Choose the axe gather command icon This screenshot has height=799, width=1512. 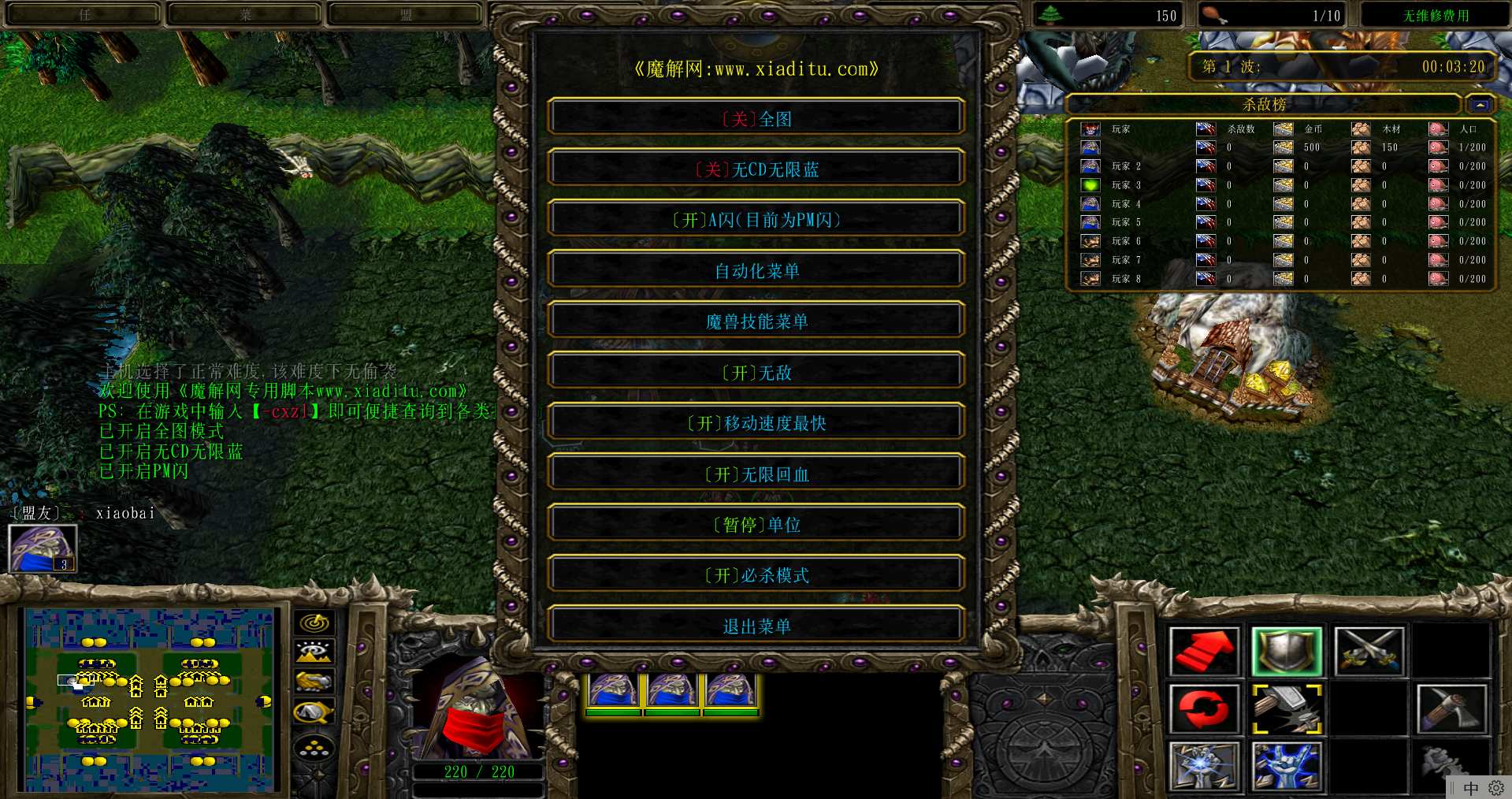point(1451,709)
